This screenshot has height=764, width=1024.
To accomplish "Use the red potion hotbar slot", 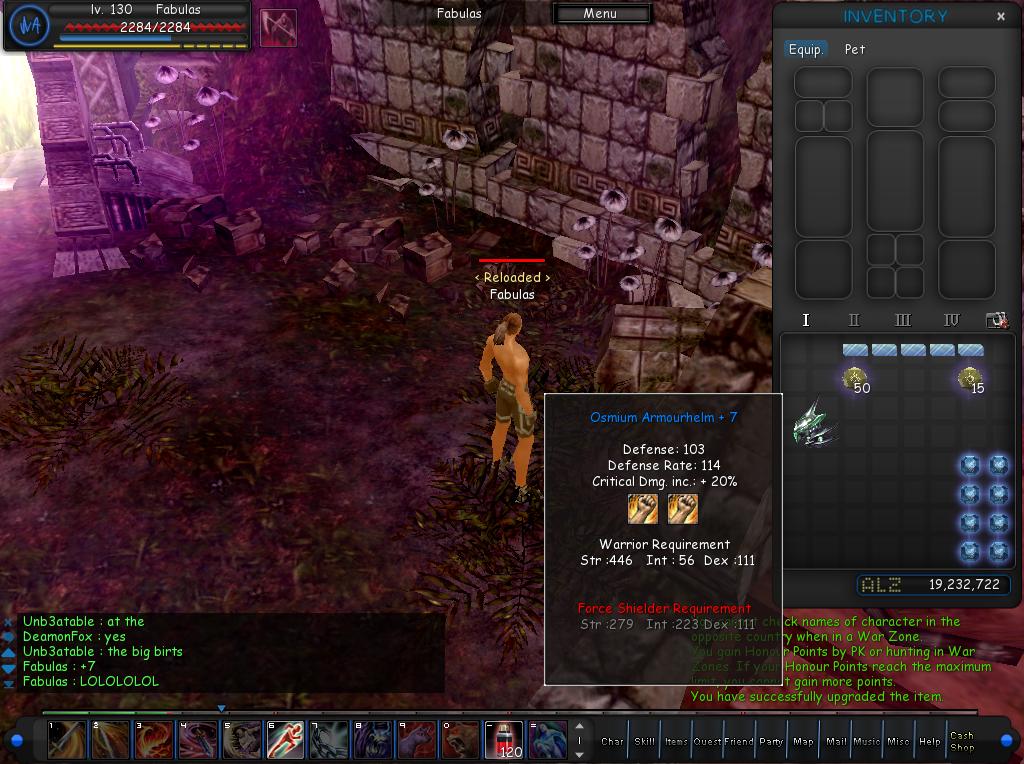I will pos(503,740).
